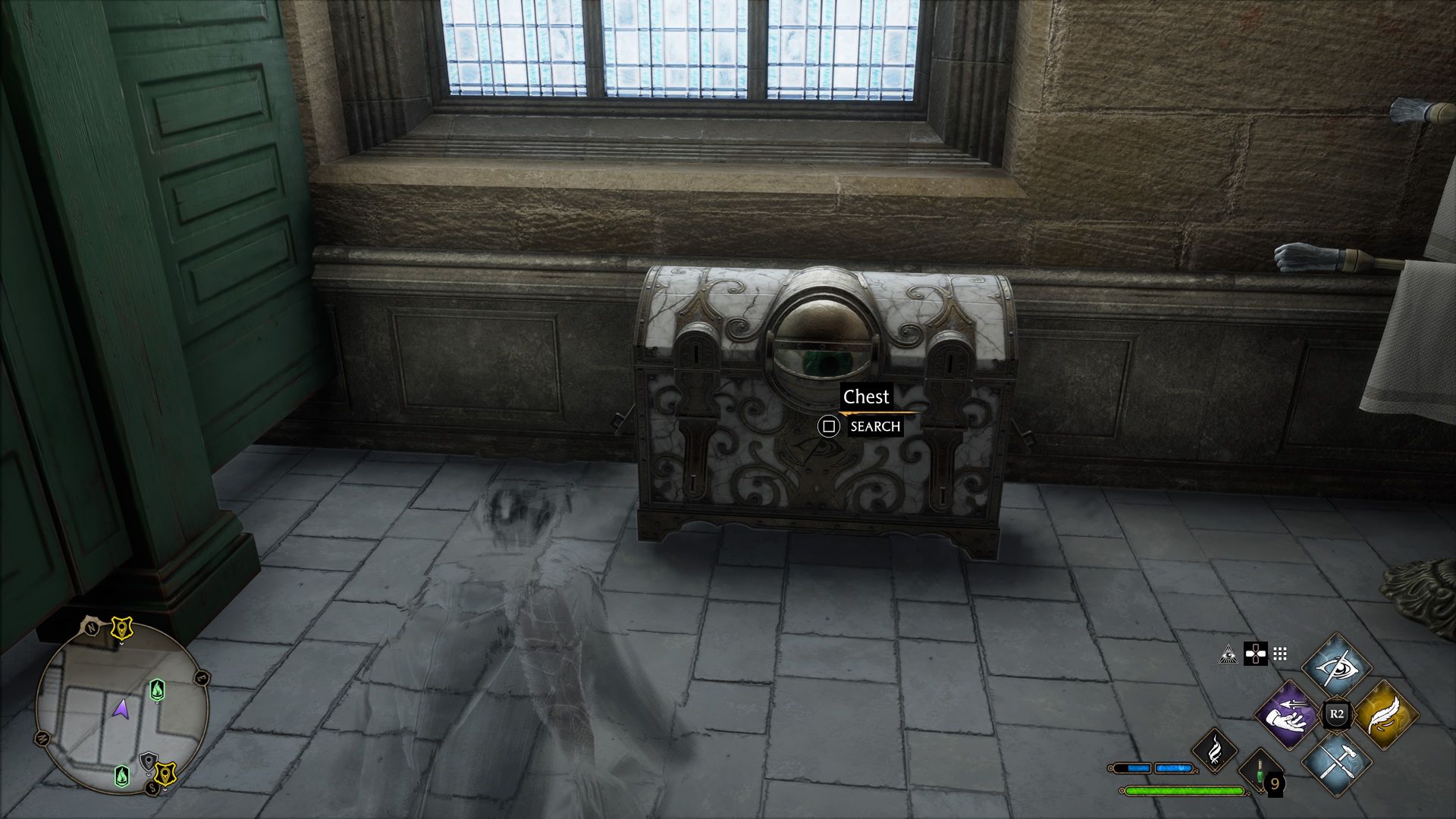
Task: Select the gray shield marker on the minimap
Action: point(148,761)
